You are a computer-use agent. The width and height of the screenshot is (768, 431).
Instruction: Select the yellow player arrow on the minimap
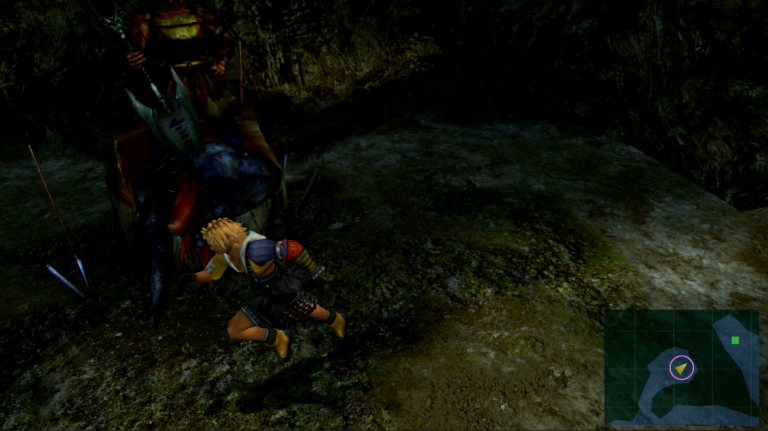click(x=682, y=369)
